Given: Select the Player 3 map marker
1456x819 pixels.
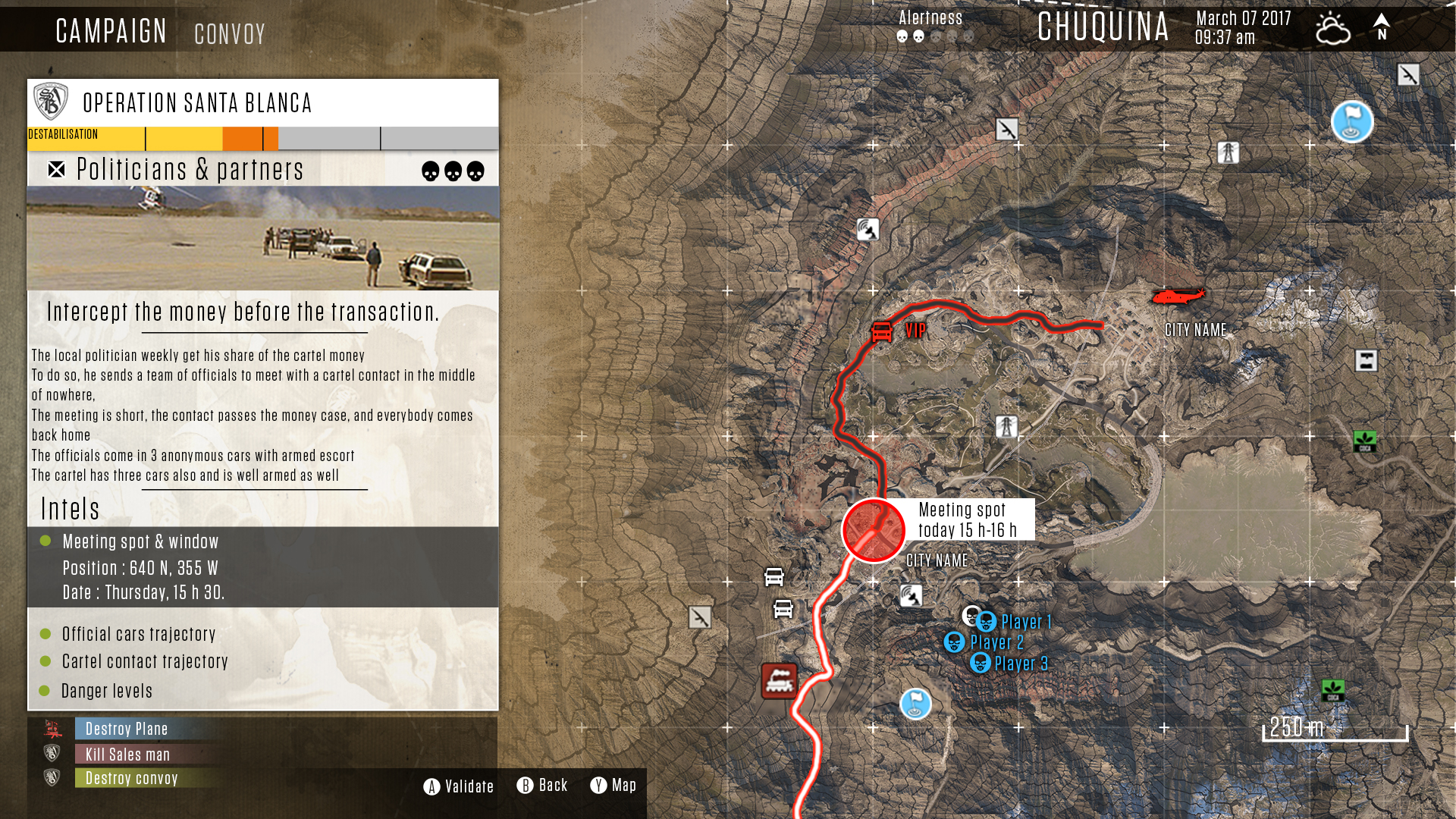Looking at the screenshot, I should point(980,664).
